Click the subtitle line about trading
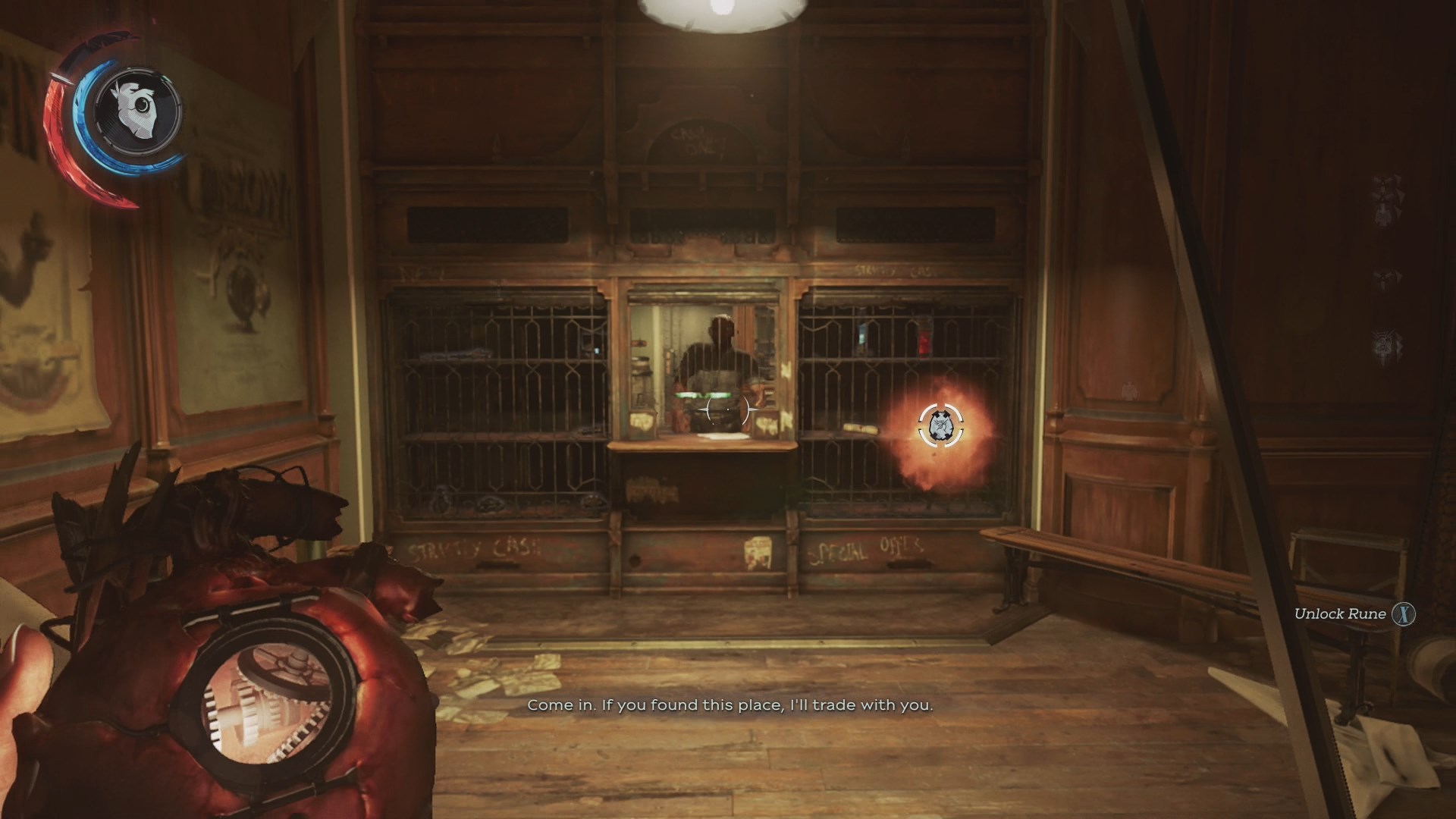Screen dimensions: 1456x819 pyautogui.click(x=730, y=704)
